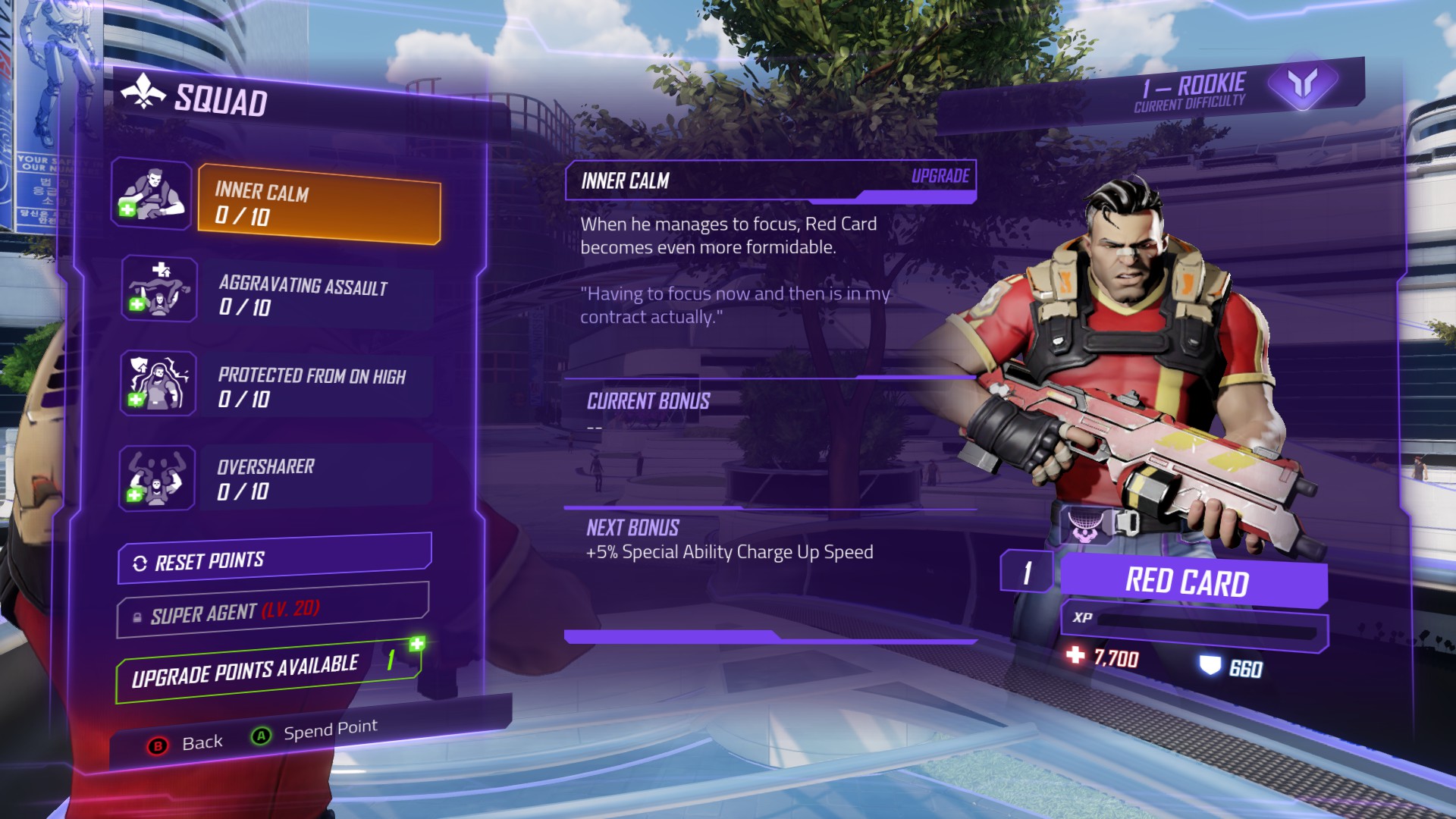Click the Rookie difficulty badge
The image size is (1456, 819).
(1302, 83)
